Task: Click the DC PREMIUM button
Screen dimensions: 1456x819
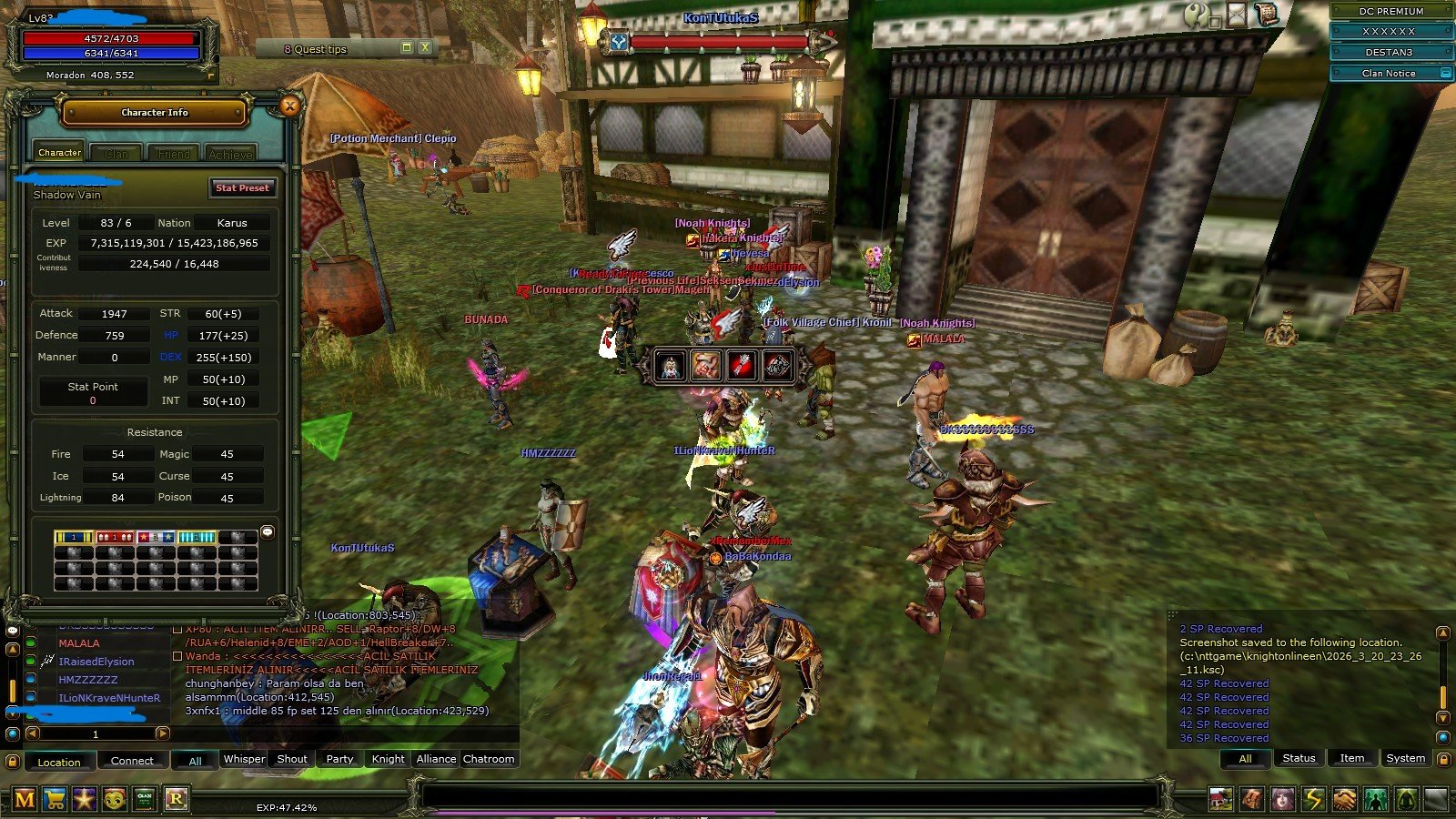Action: [x=1390, y=11]
